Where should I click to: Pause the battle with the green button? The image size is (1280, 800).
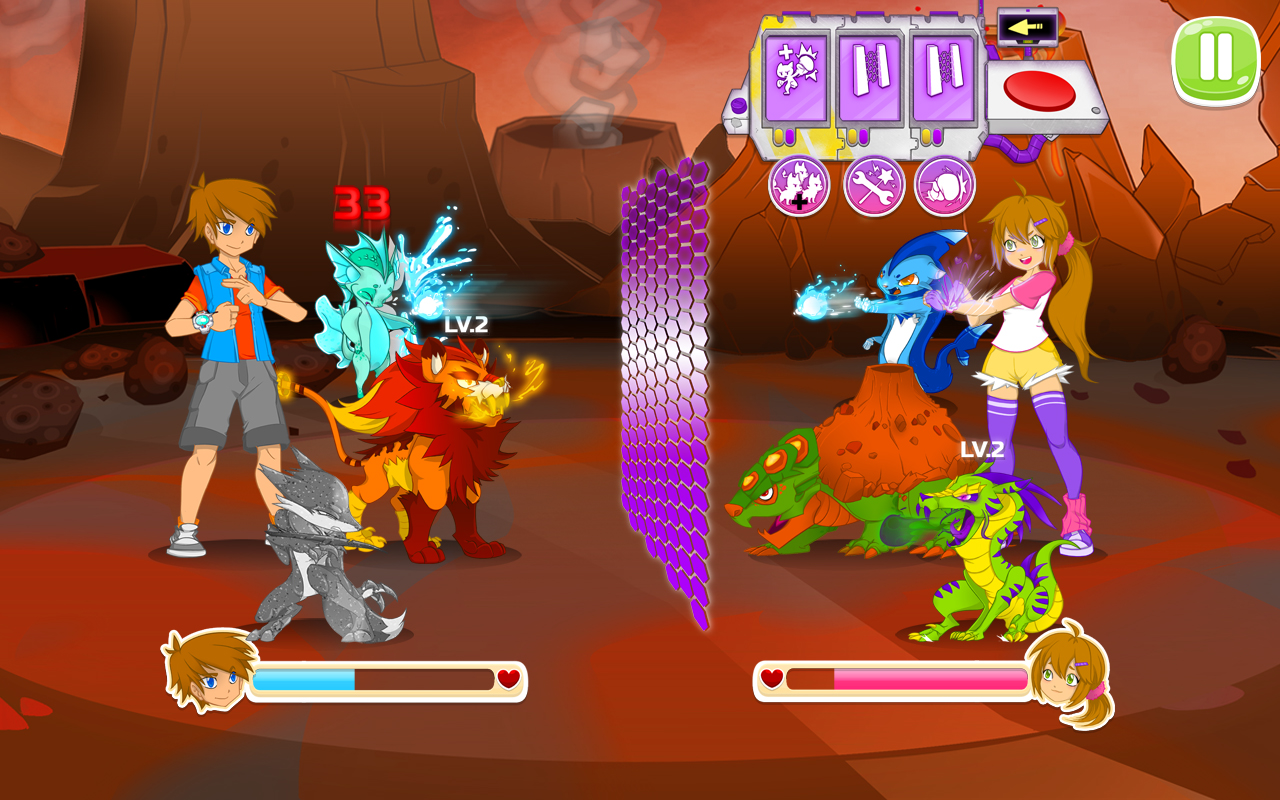[1215, 59]
